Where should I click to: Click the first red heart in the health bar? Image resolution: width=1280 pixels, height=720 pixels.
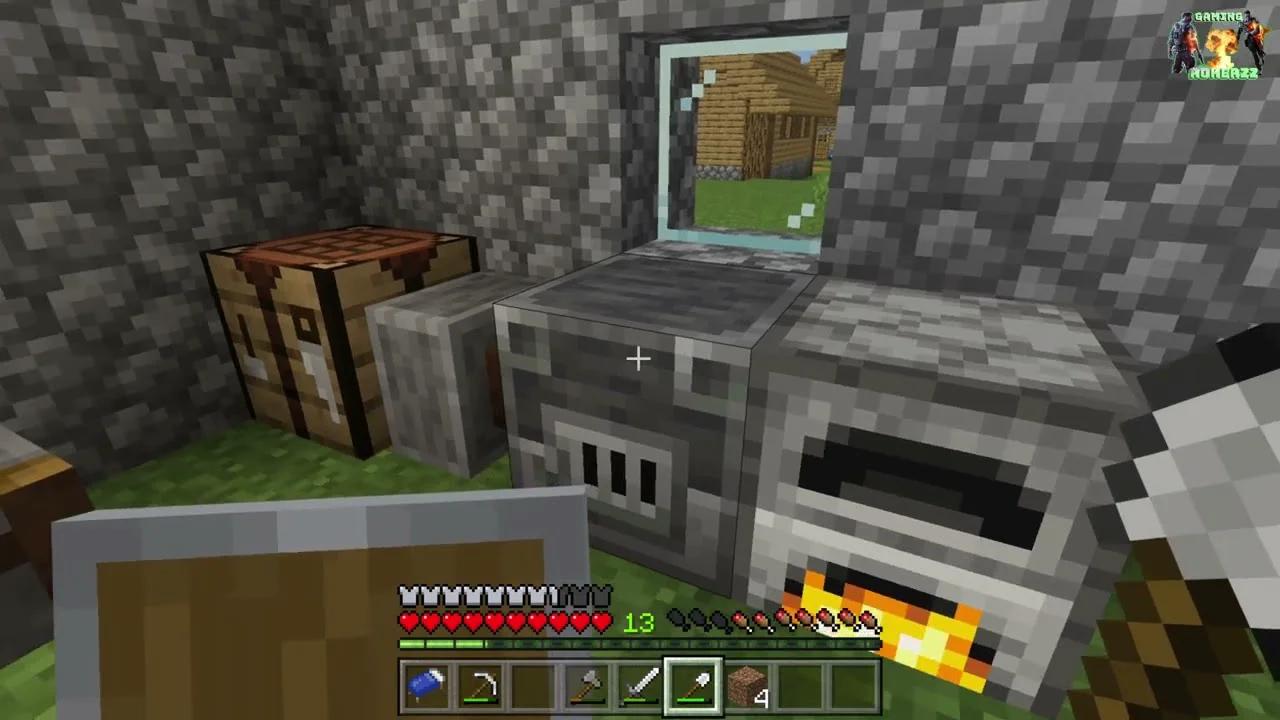pyautogui.click(x=410, y=622)
